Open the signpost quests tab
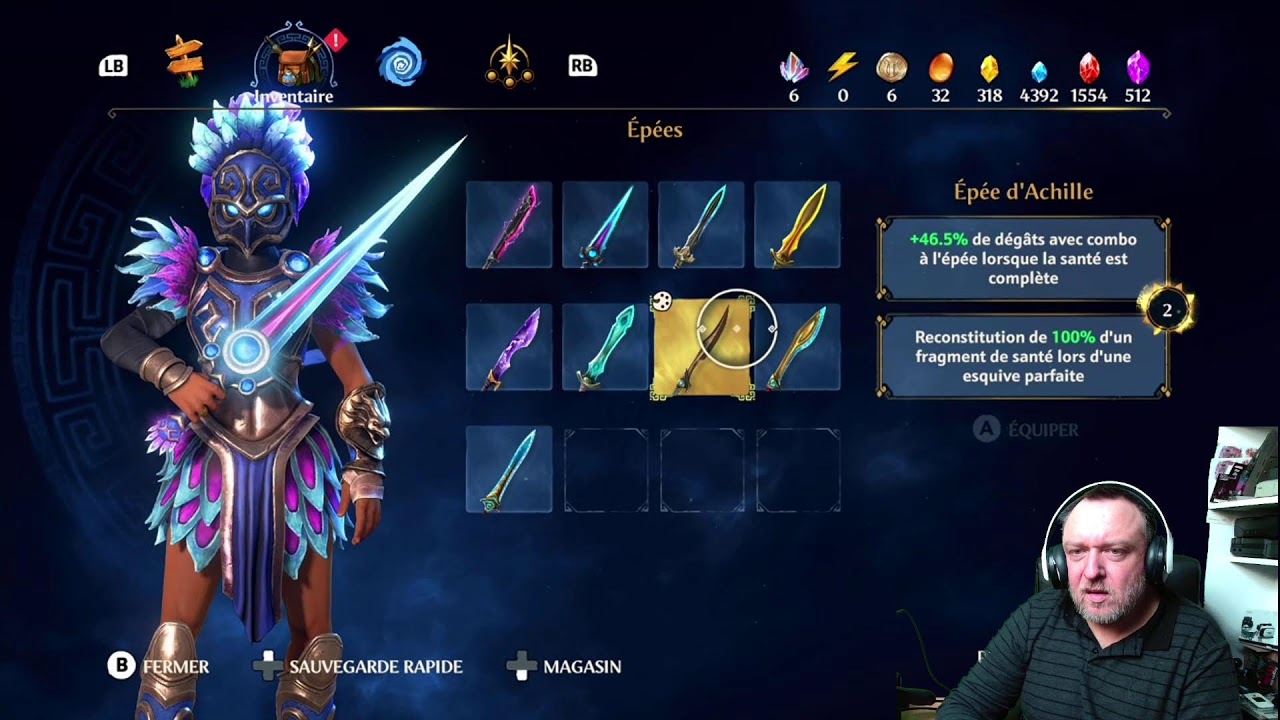 pos(185,62)
